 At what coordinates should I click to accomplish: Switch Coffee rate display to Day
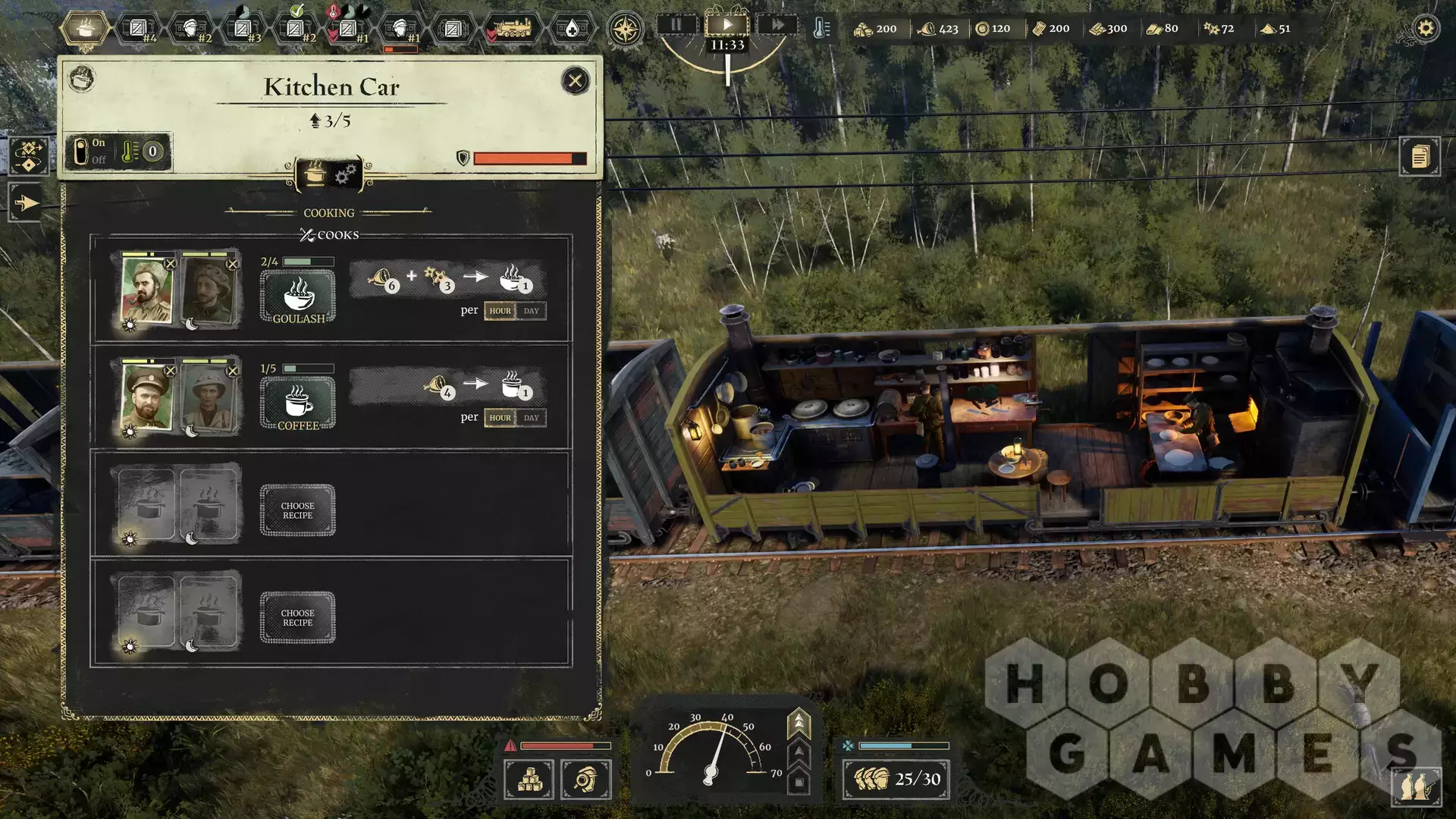pos(531,418)
